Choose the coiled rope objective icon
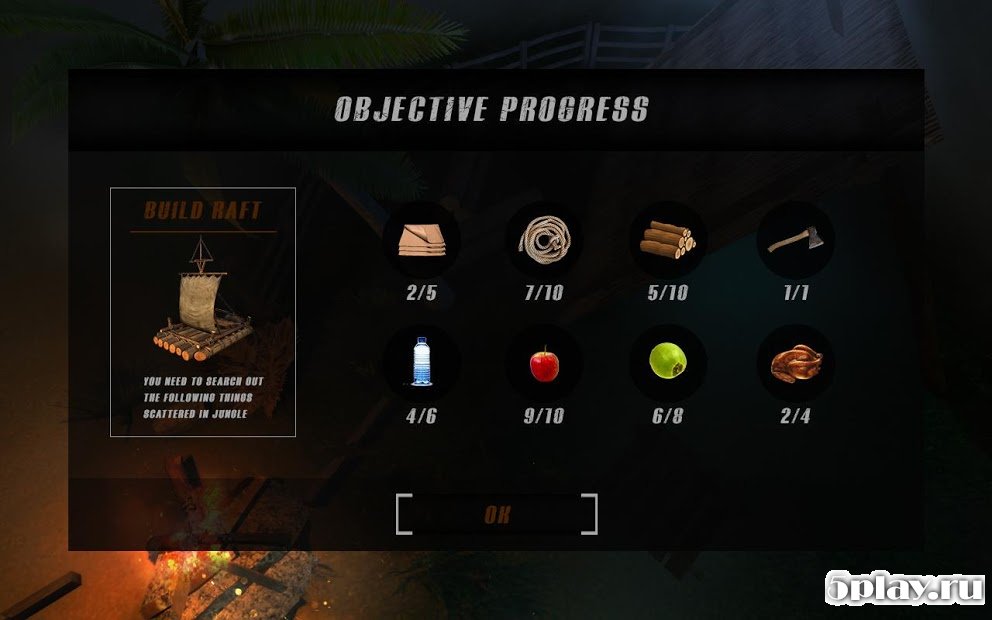The image size is (992, 620). [x=545, y=240]
